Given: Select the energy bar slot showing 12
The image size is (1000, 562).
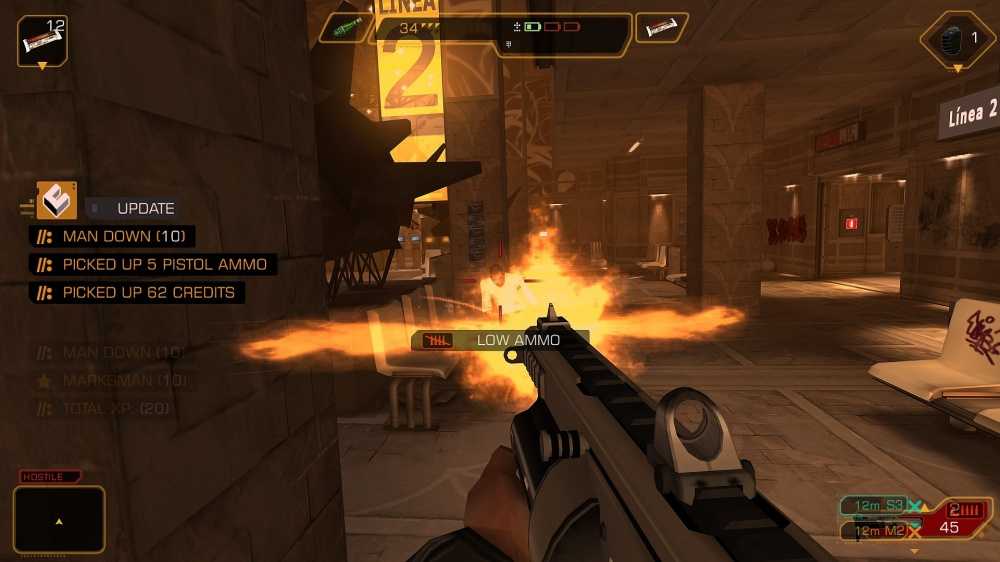Looking at the screenshot, I should [42, 41].
